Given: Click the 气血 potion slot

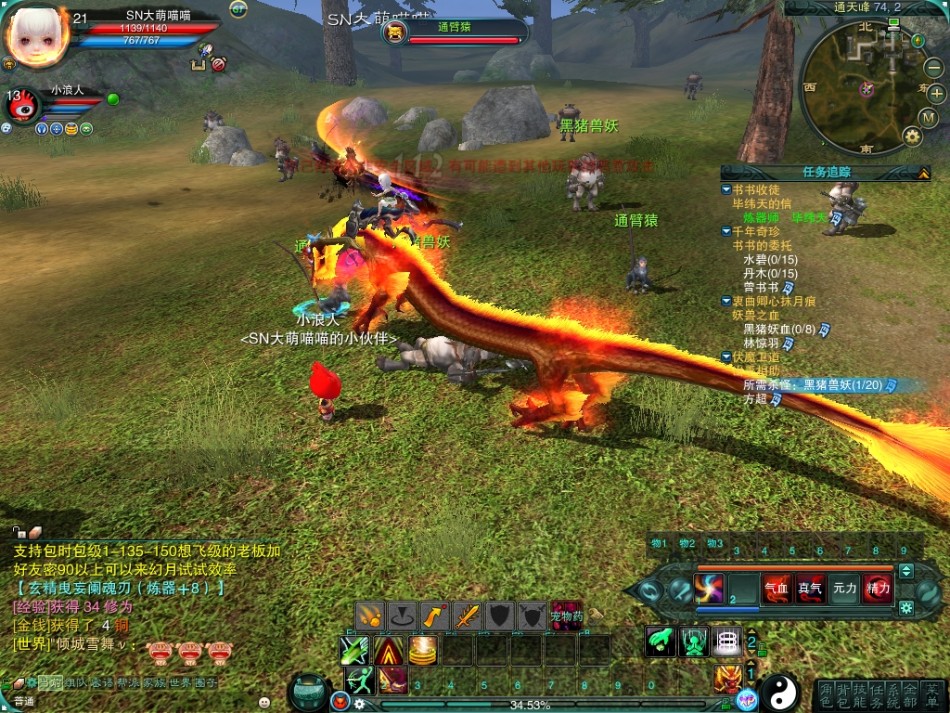Looking at the screenshot, I should 776,589.
